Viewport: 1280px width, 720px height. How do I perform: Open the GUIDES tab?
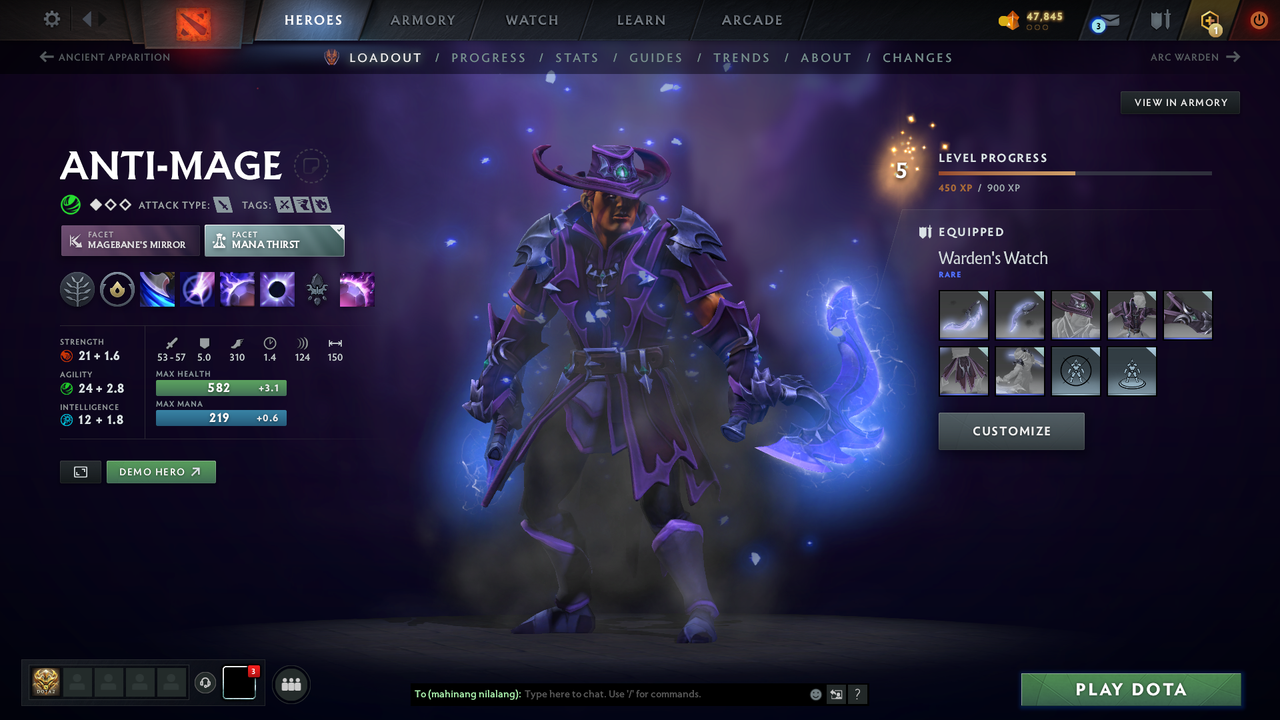656,57
